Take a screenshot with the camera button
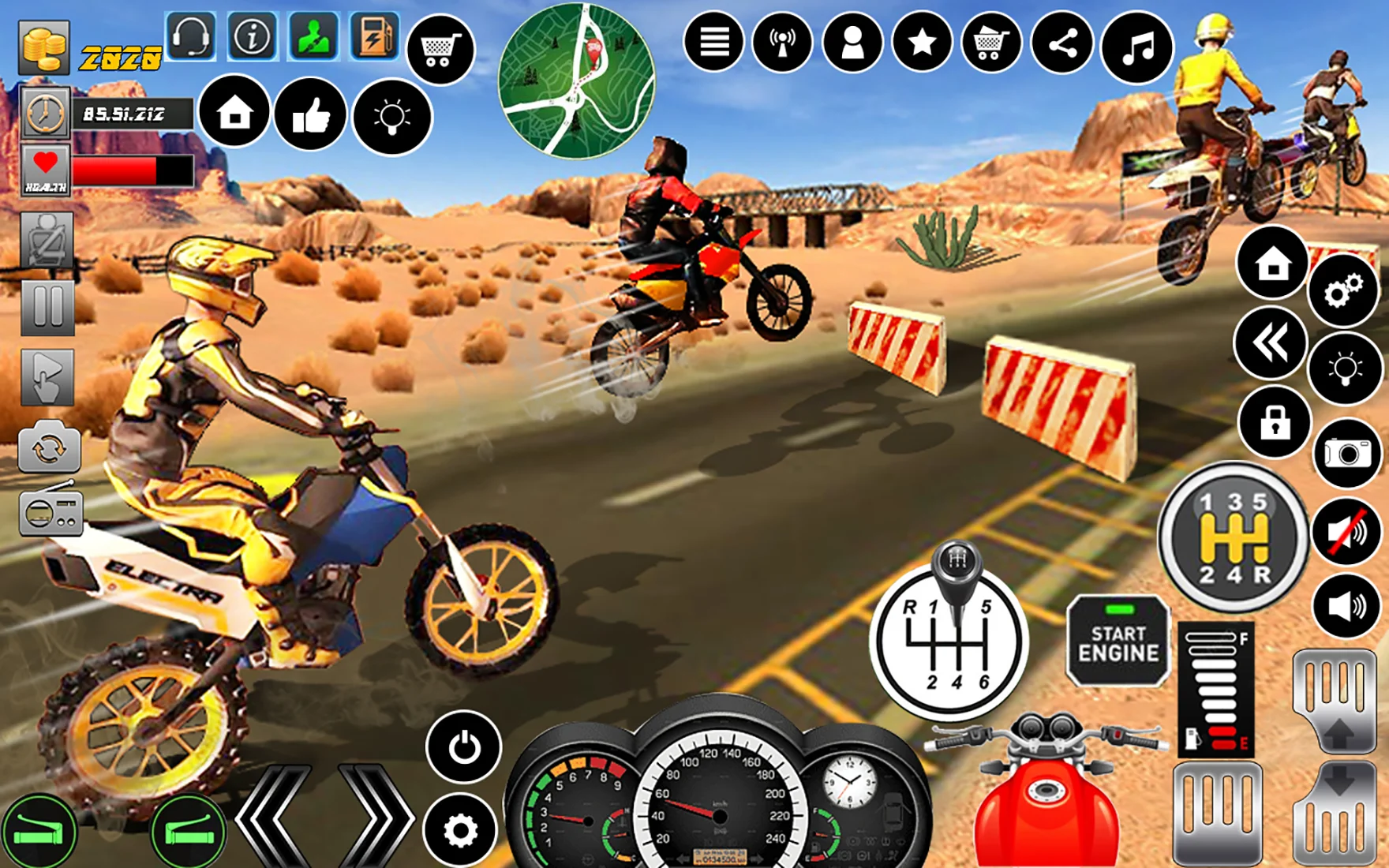Screen dimensions: 1389x868 click(1347, 454)
